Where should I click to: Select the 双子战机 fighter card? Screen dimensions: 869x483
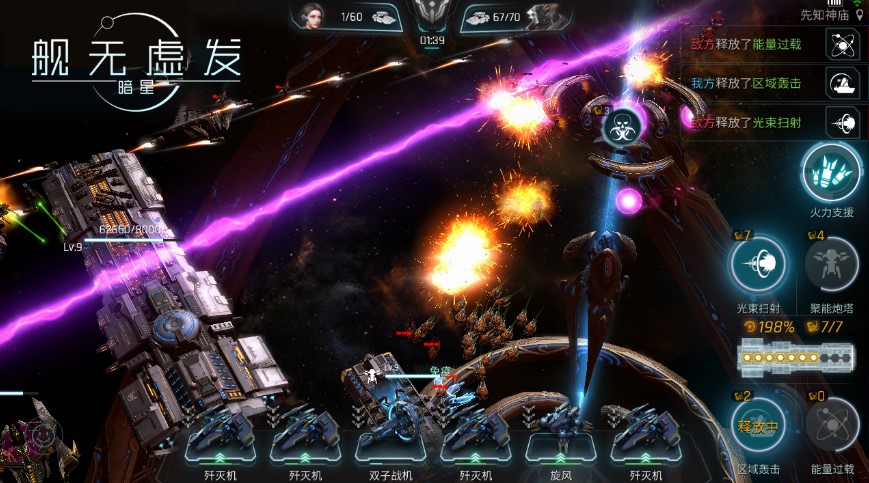pos(389,433)
